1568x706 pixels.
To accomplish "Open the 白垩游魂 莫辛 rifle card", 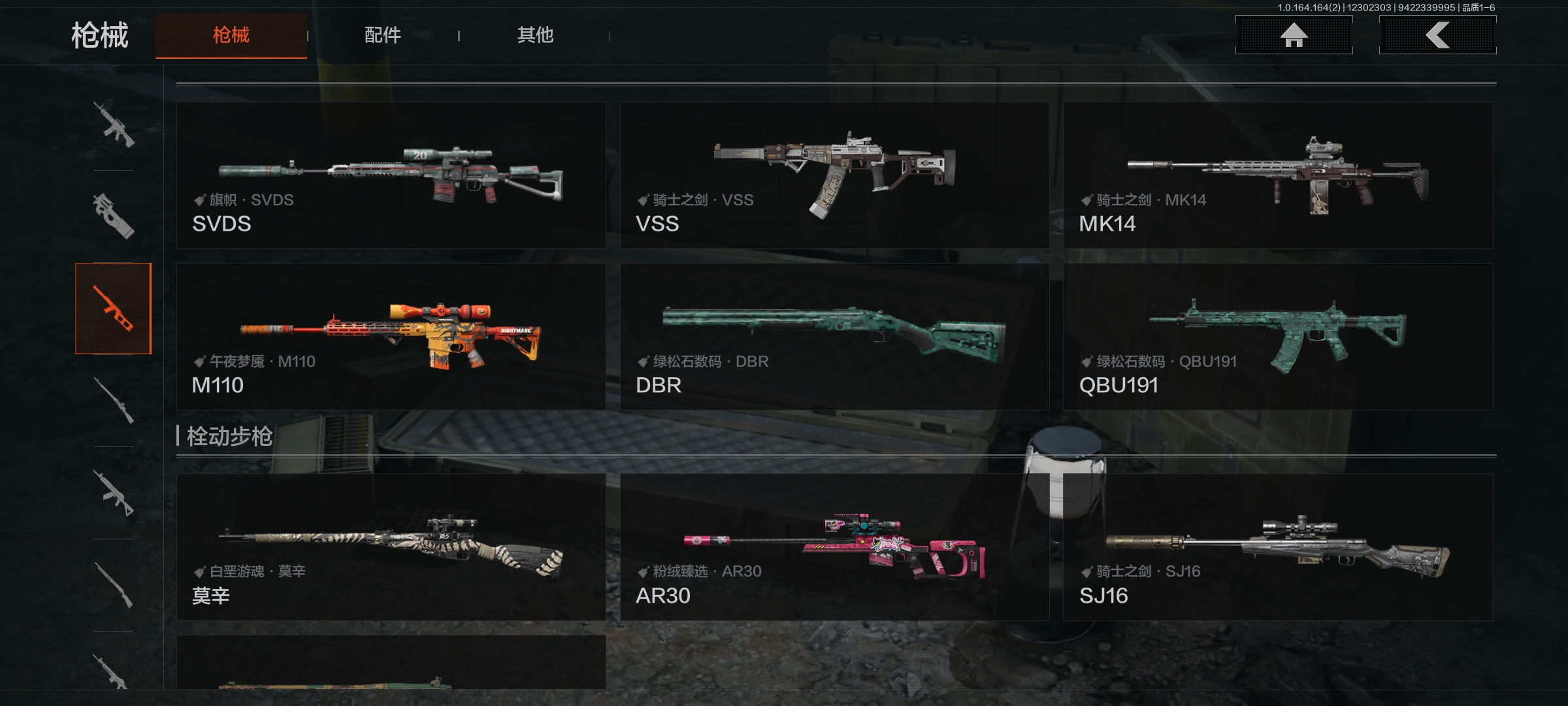I will coord(391,547).
